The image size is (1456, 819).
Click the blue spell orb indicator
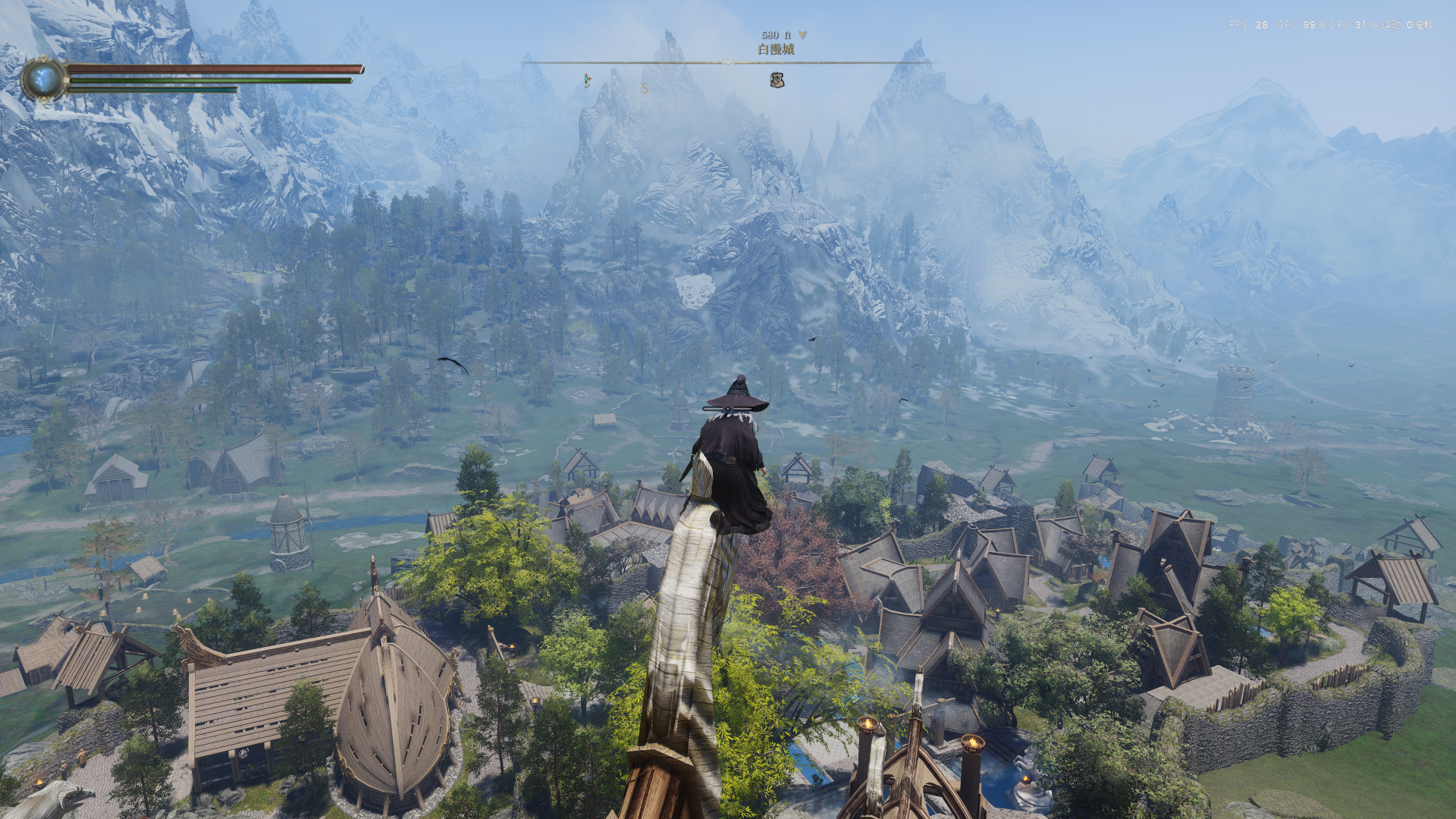point(43,78)
